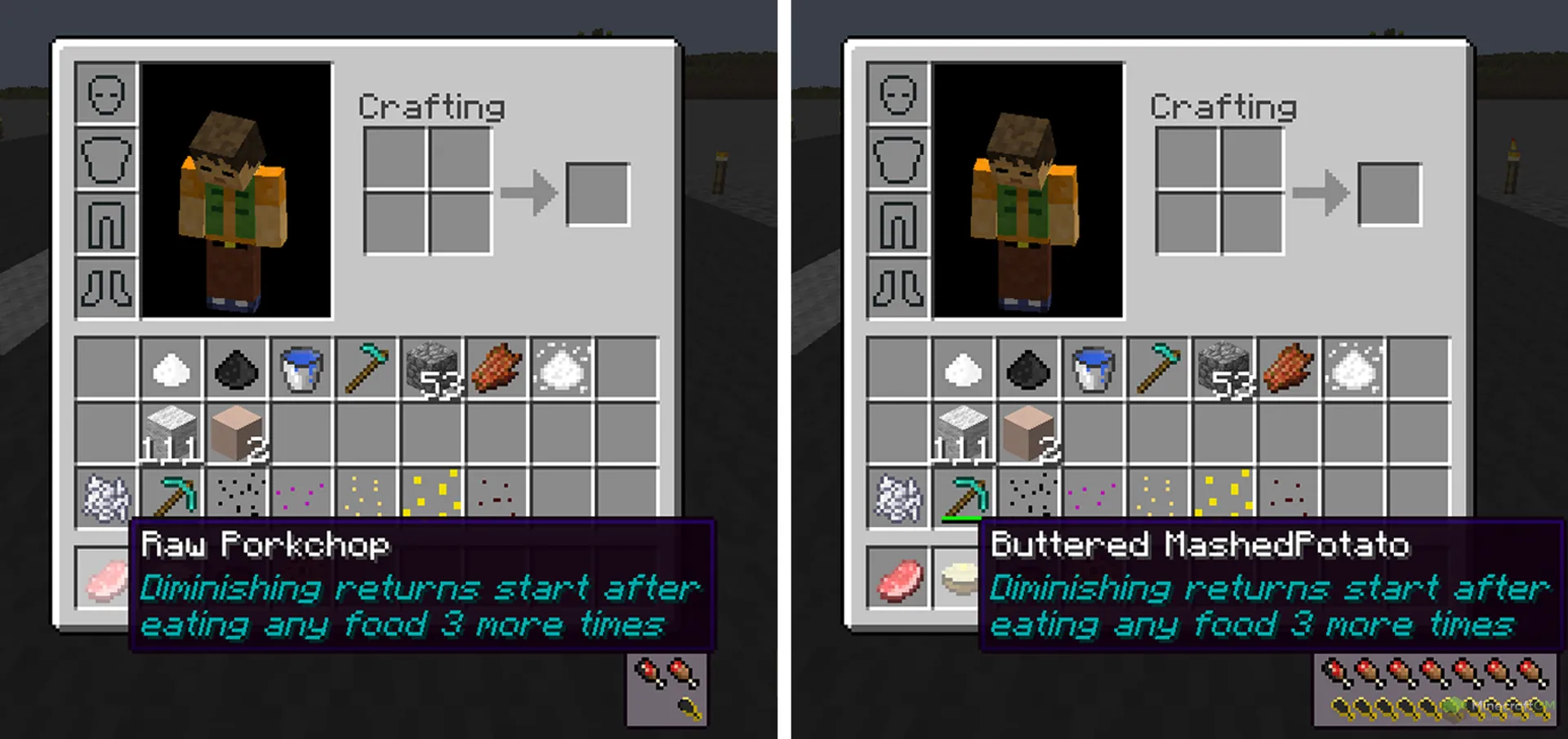Choose the empty boots armor slot in the left inventory
The width and height of the screenshot is (1568, 739).
tap(106, 288)
